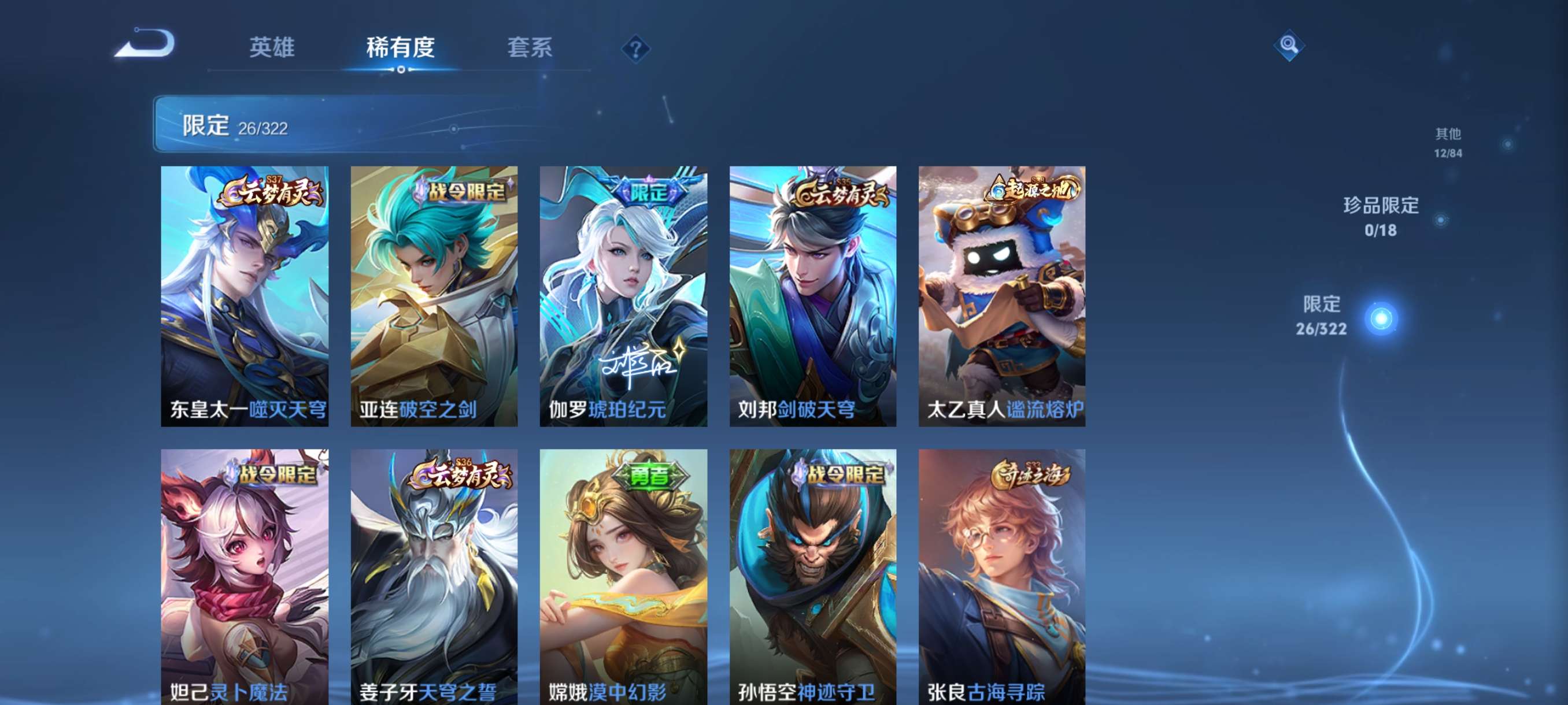
Task: Select the 限定 26/322 side category
Action: 1322,316
